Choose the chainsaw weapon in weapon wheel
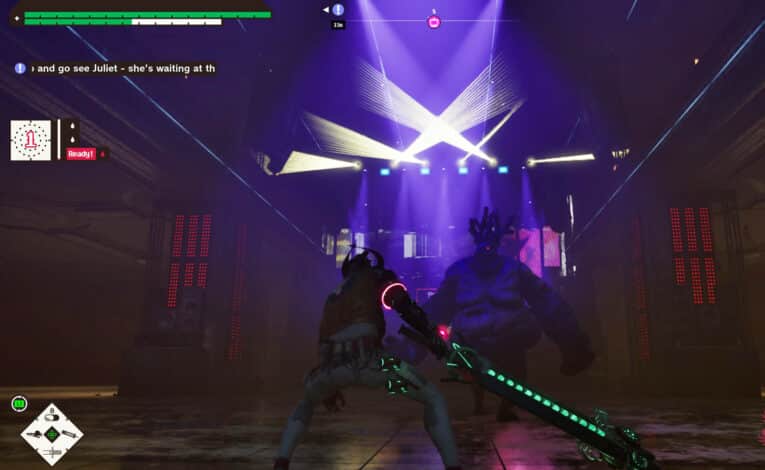The height and width of the screenshot is (470, 765). pos(34,433)
